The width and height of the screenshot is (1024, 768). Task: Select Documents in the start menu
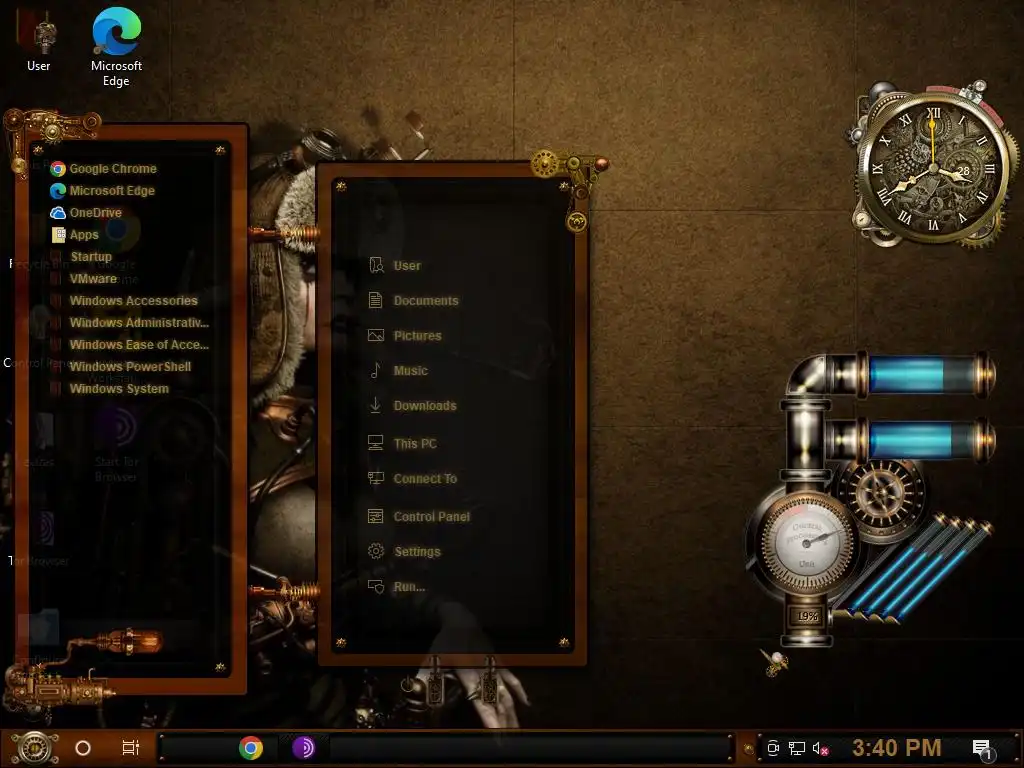[x=425, y=301]
